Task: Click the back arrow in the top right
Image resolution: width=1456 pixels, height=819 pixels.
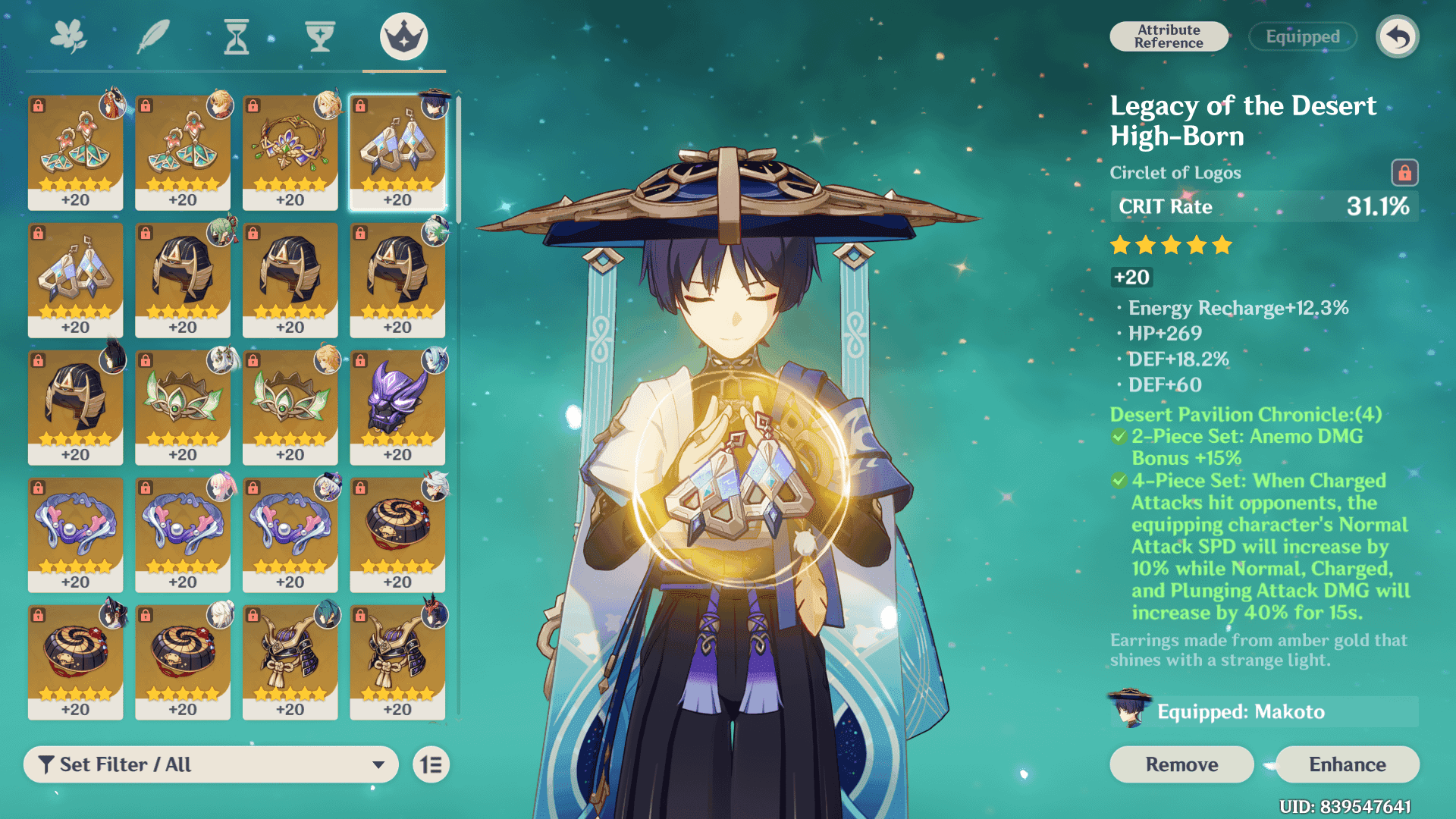Action: [1398, 36]
